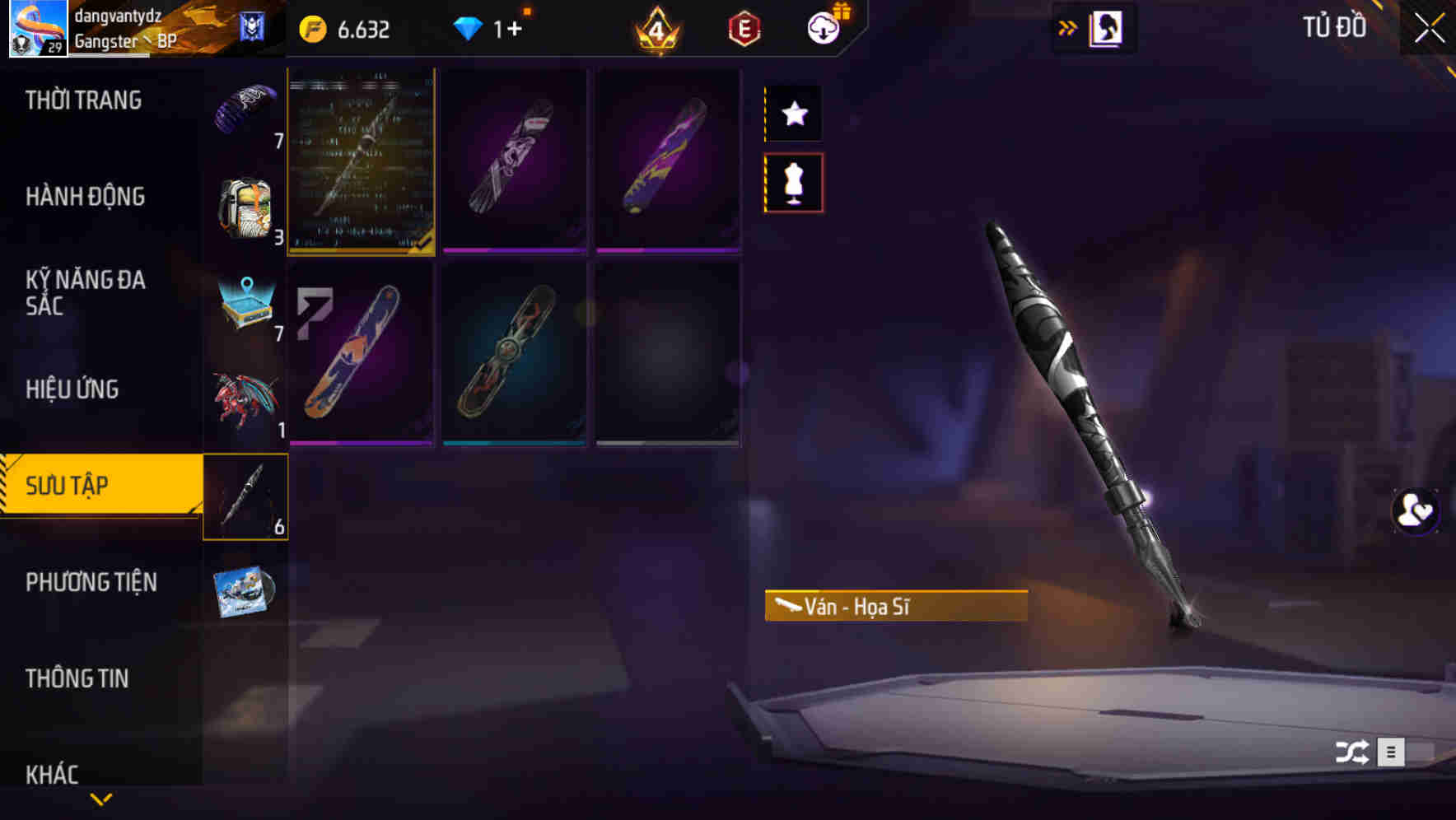Enable the mannequin preview mode
The width and height of the screenshot is (1456, 820).
pyautogui.click(x=793, y=184)
